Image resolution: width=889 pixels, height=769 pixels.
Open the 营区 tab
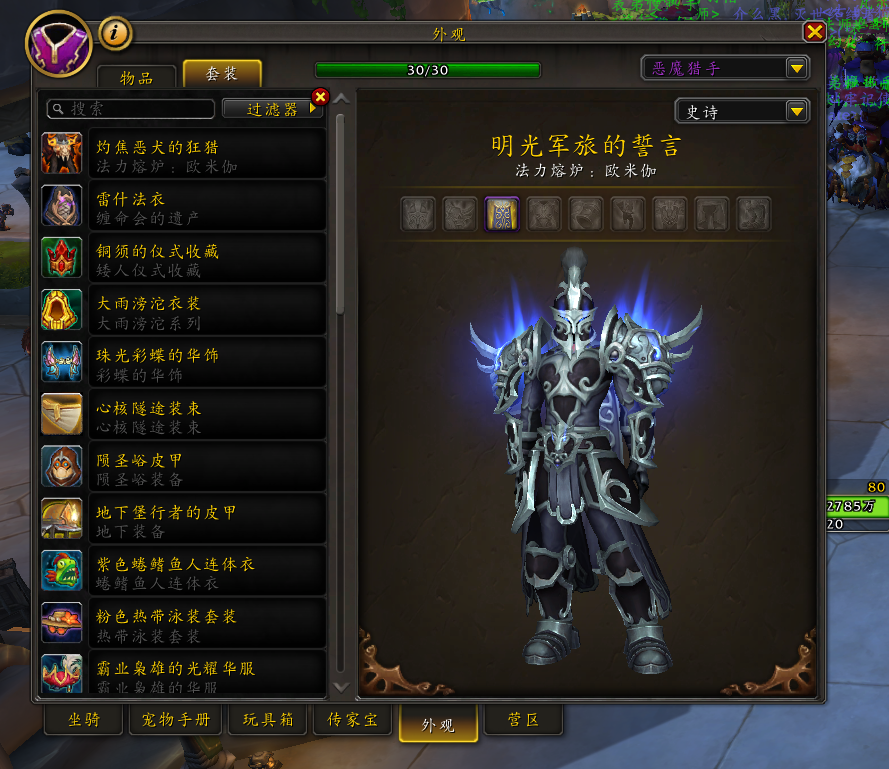523,720
